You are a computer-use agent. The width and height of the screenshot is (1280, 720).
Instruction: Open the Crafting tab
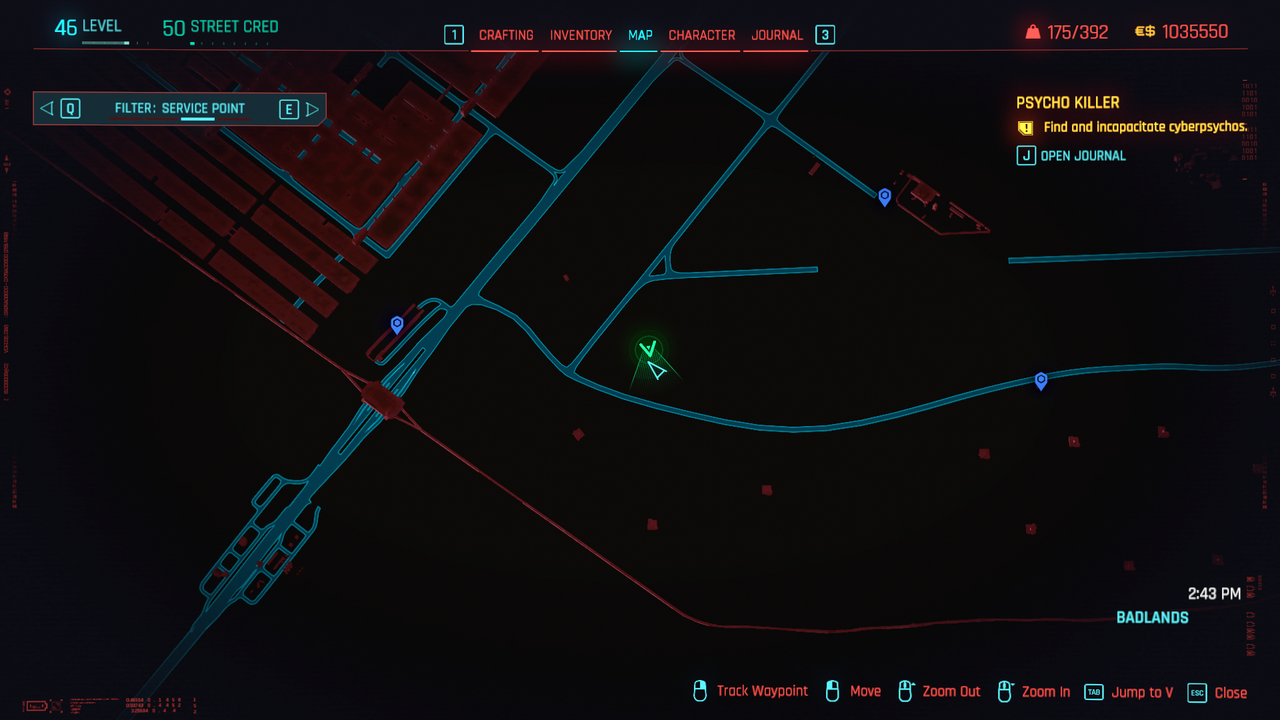click(x=506, y=35)
